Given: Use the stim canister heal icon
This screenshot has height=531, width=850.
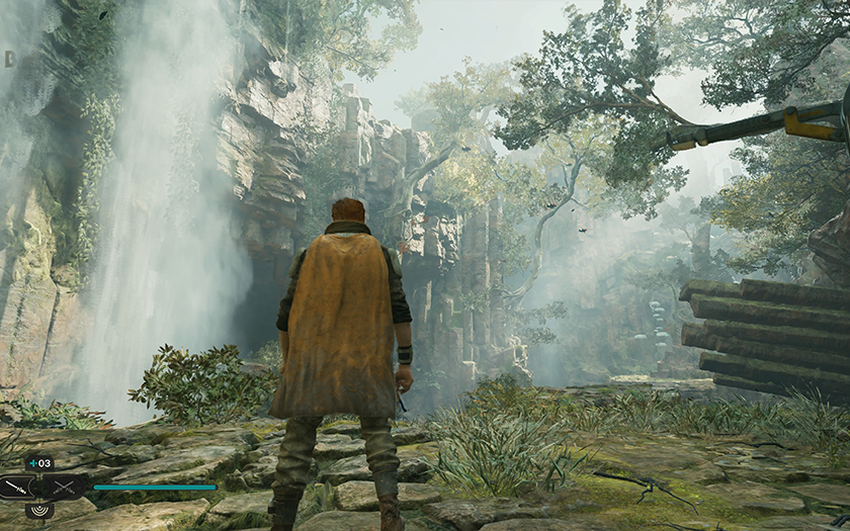Looking at the screenshot, I should [x=40, y=463].
